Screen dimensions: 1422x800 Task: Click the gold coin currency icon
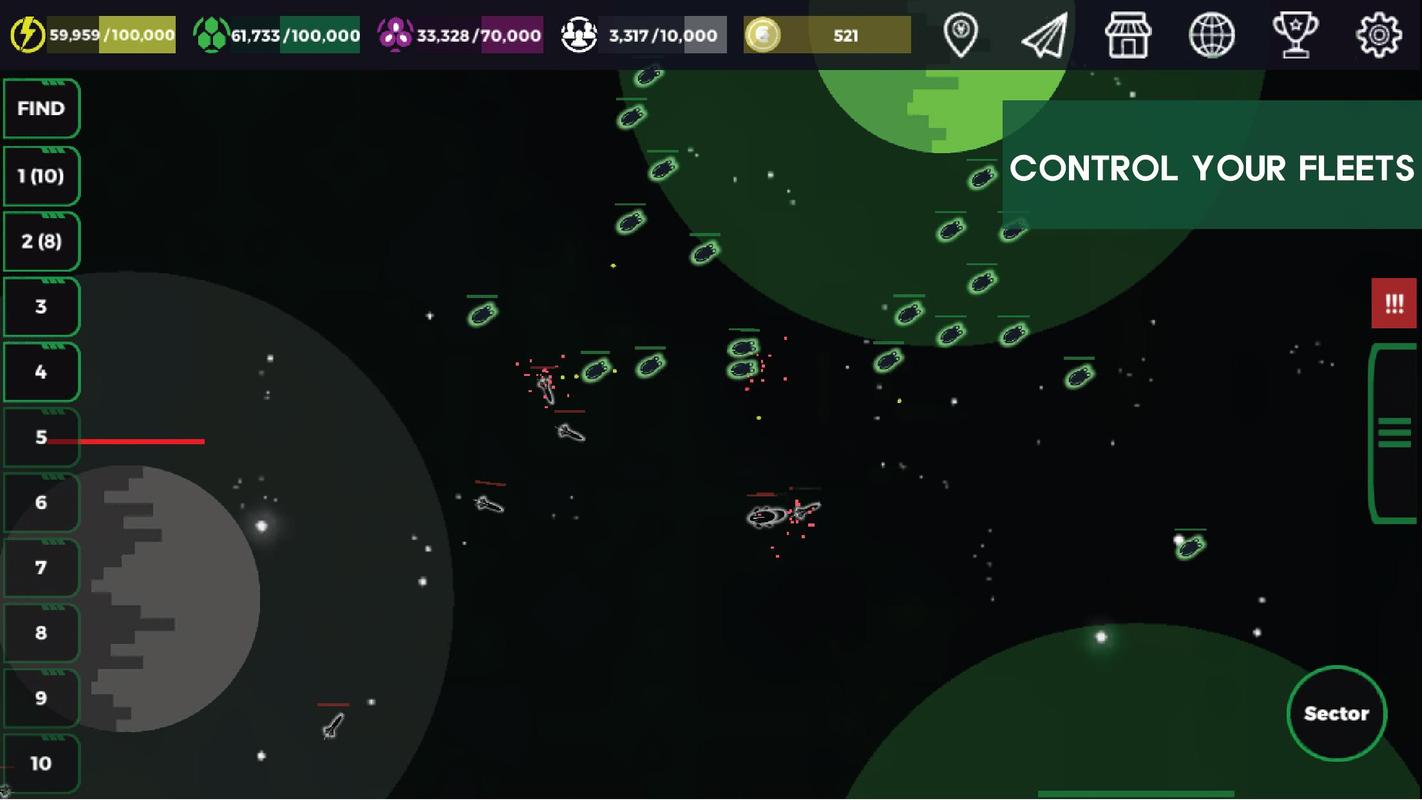click(x=763, y=35)
